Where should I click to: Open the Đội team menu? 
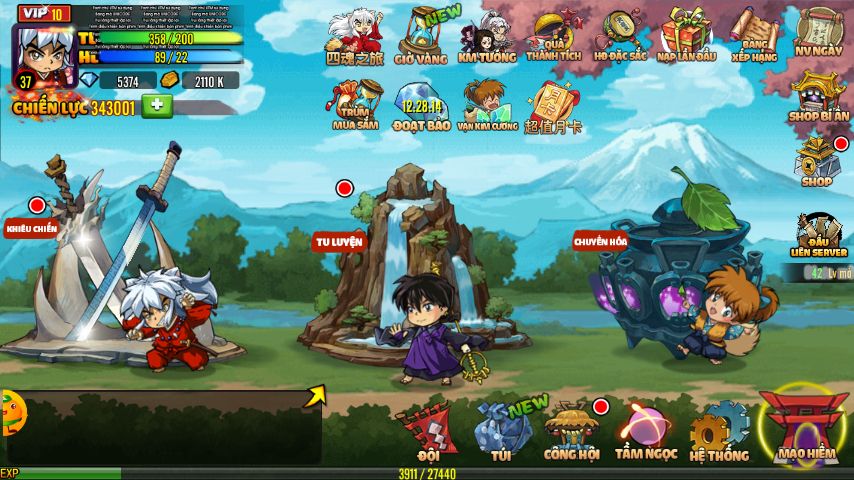click(428, 431)
